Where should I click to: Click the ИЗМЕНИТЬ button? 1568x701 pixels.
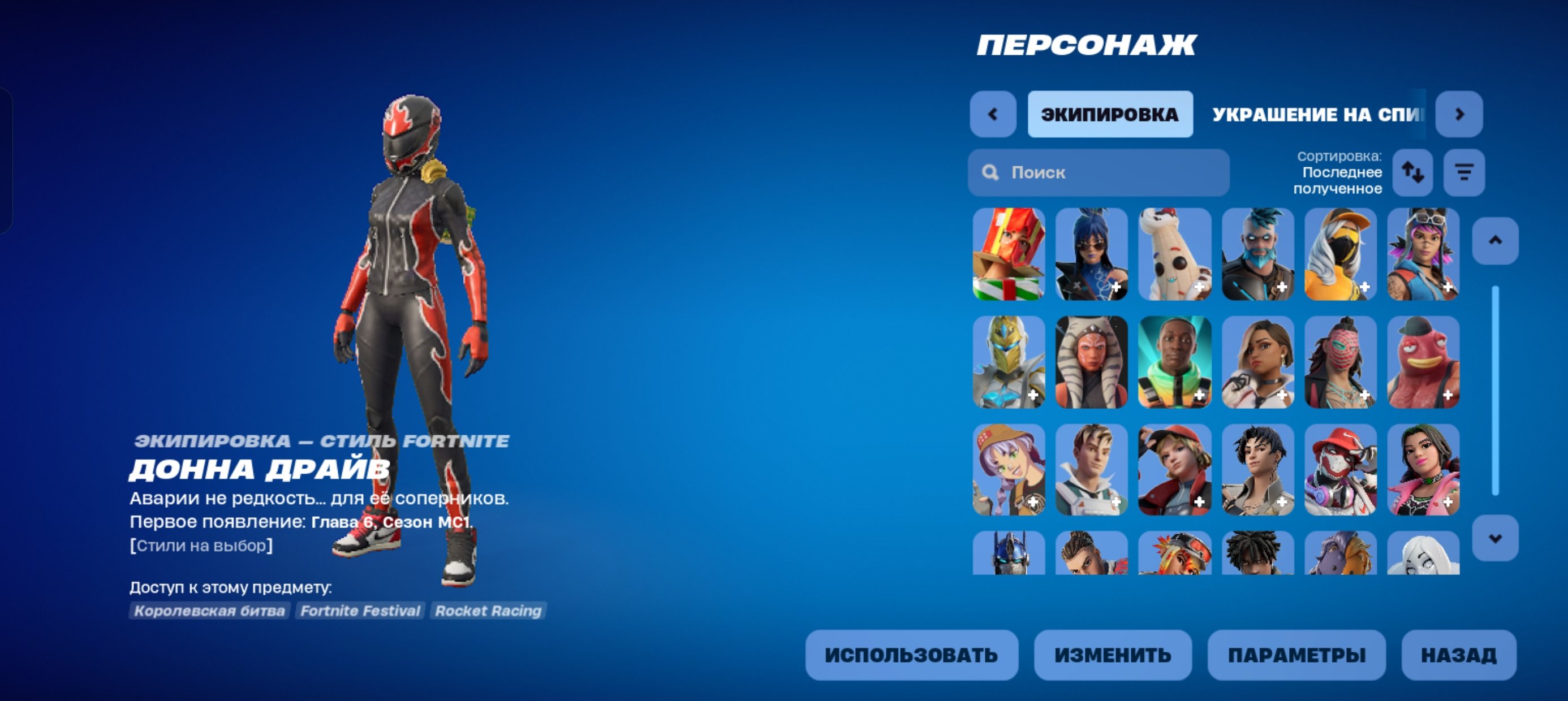(x=1112, y=655)
